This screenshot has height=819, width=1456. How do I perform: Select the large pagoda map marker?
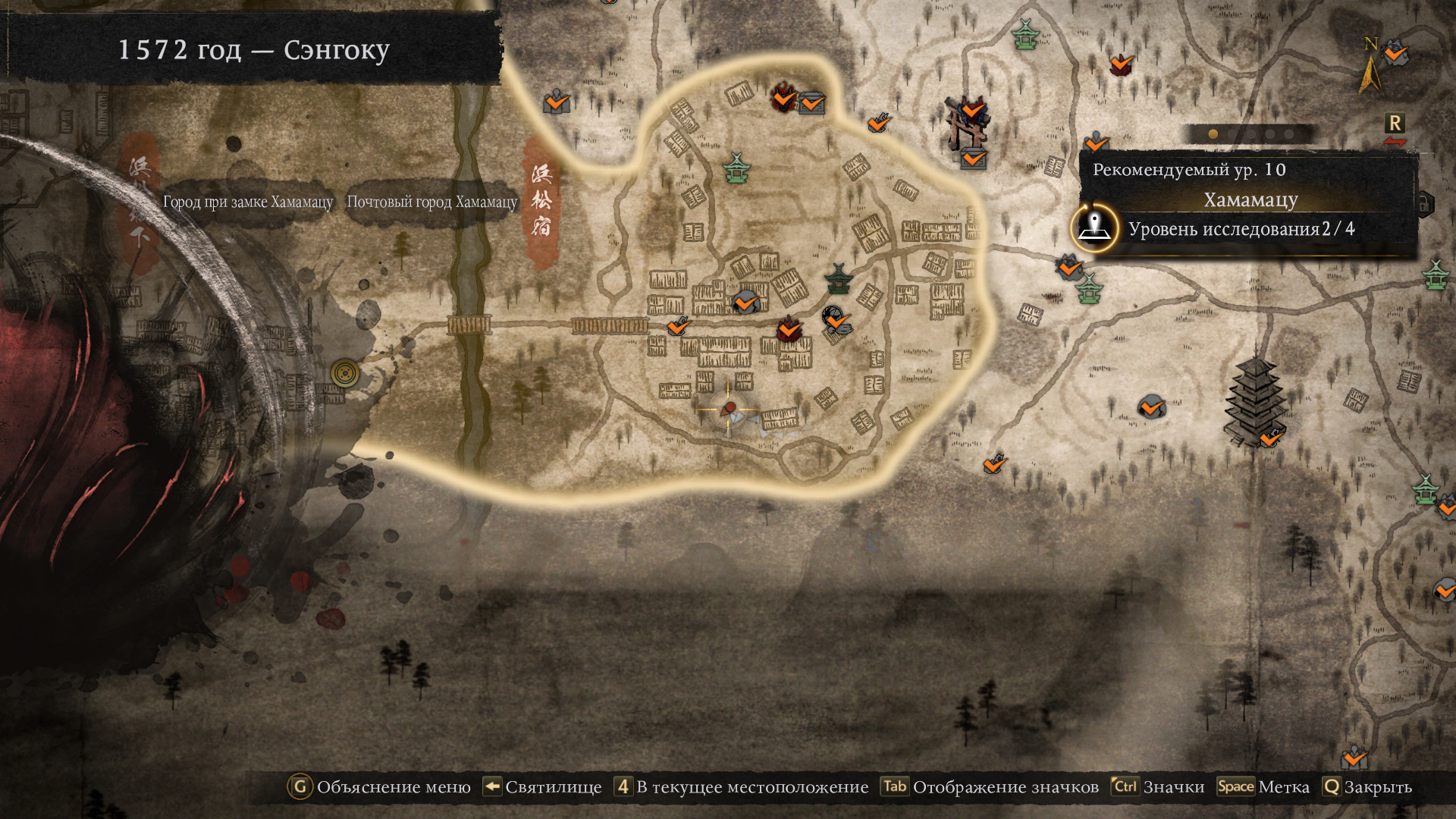[x=1255, y=402]
